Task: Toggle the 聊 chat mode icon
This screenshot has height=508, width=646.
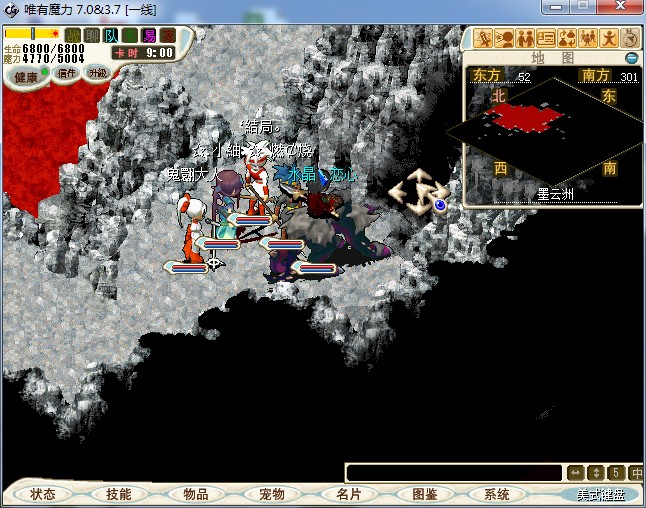Action: (92, 35)
